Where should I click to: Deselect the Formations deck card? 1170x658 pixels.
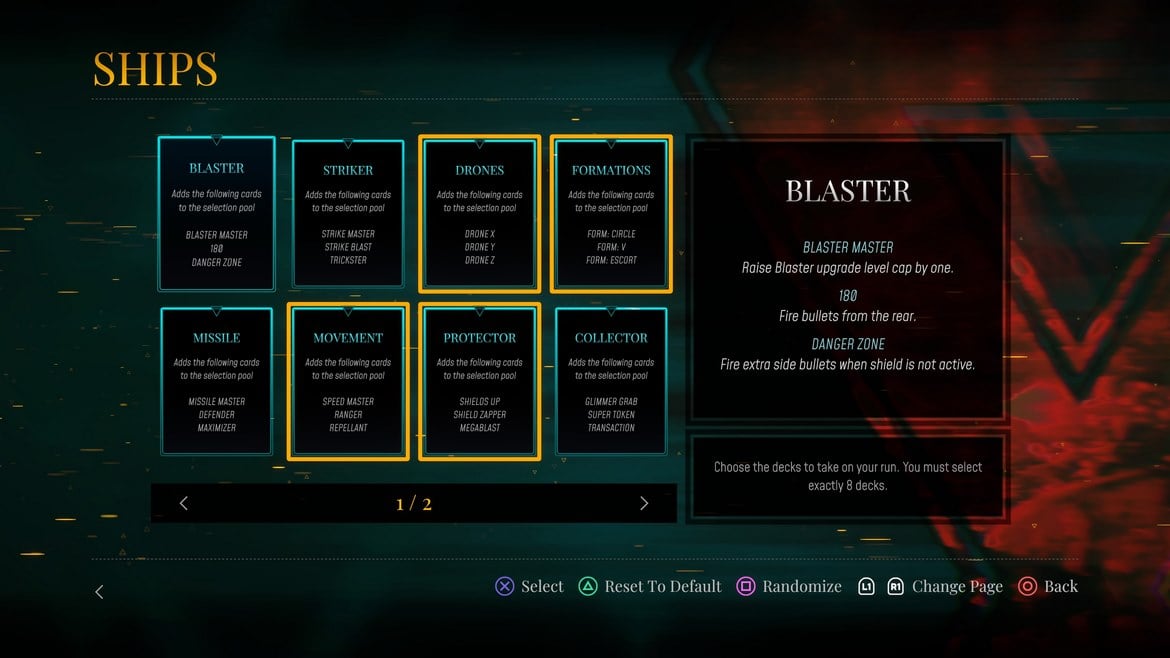[x=611, y=214]
